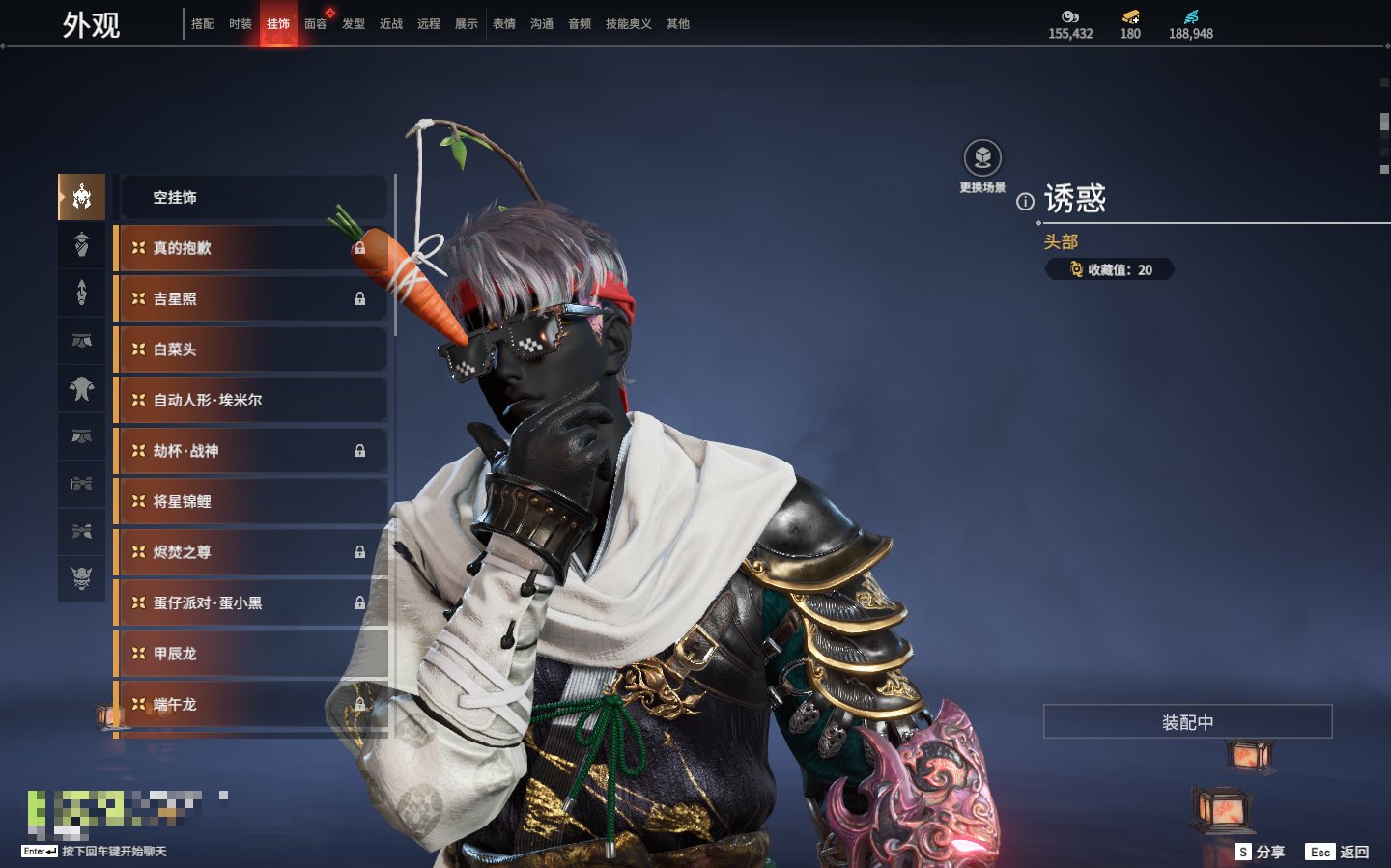Open the 技能奥义 tab
The height and width of the screenshot is (868, 1391).
628,24
